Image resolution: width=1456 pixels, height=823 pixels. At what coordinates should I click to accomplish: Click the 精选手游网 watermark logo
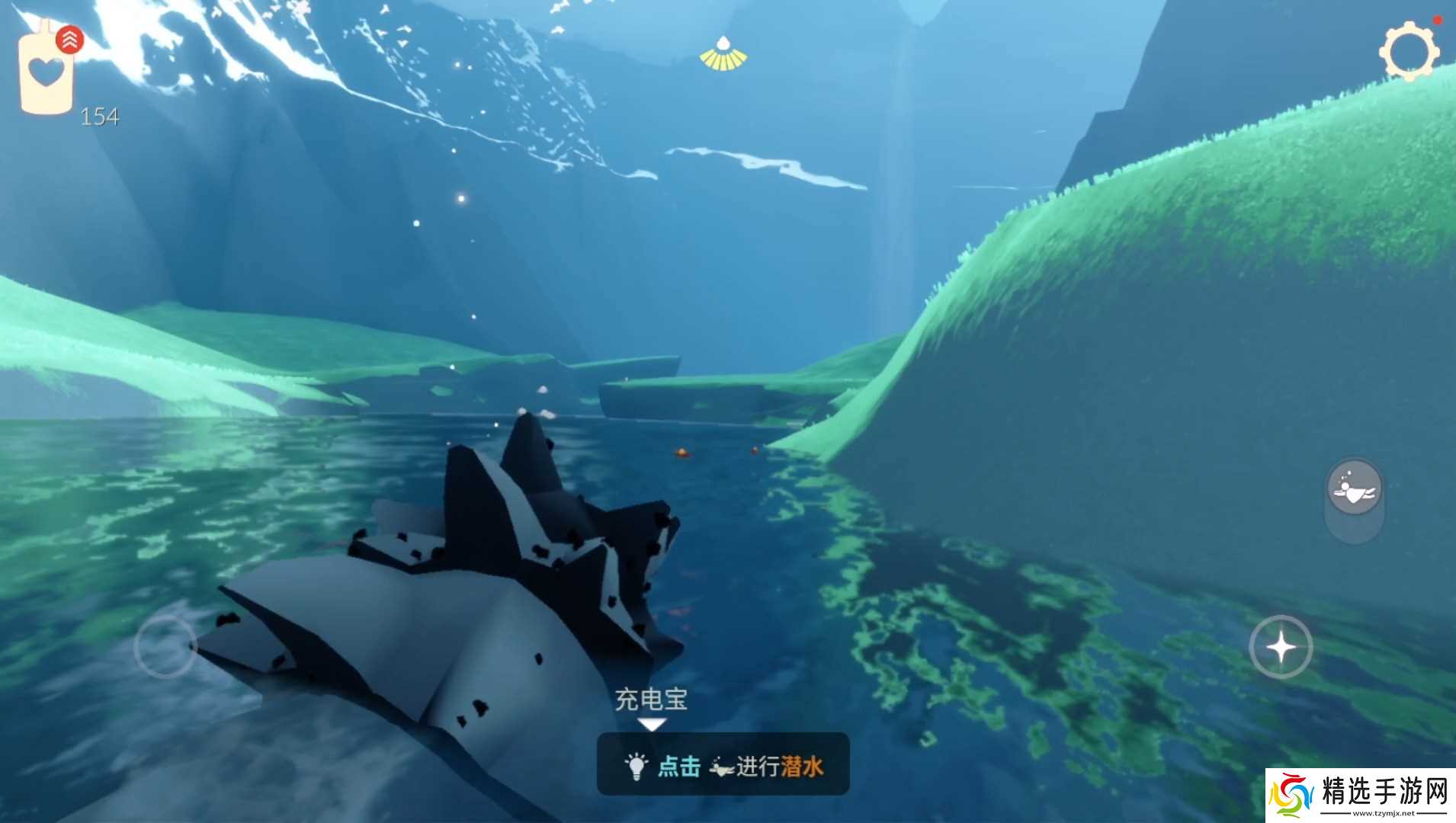click(1360, 795)
